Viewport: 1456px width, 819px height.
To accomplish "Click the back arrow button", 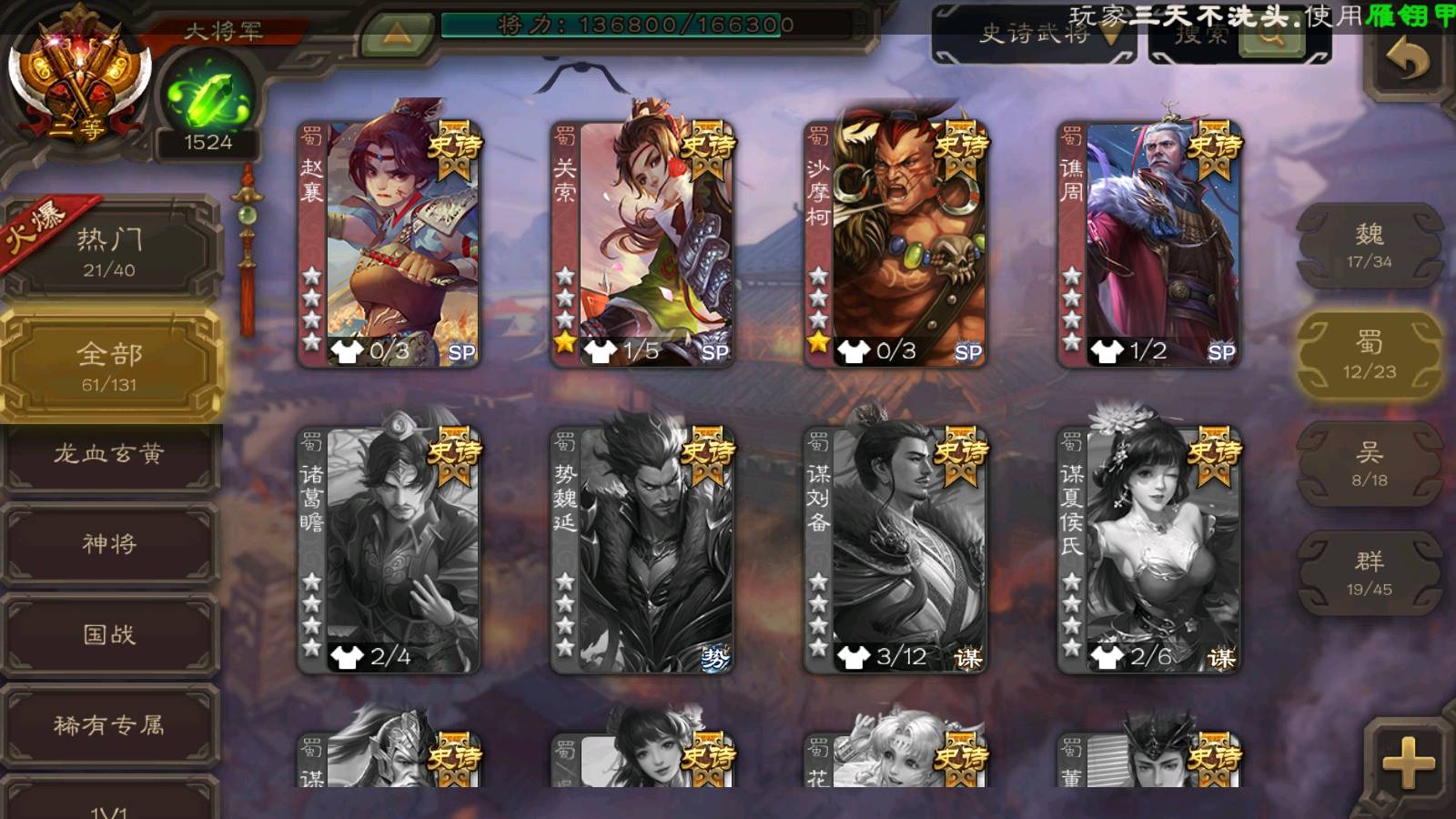I will coord(1409,60).
